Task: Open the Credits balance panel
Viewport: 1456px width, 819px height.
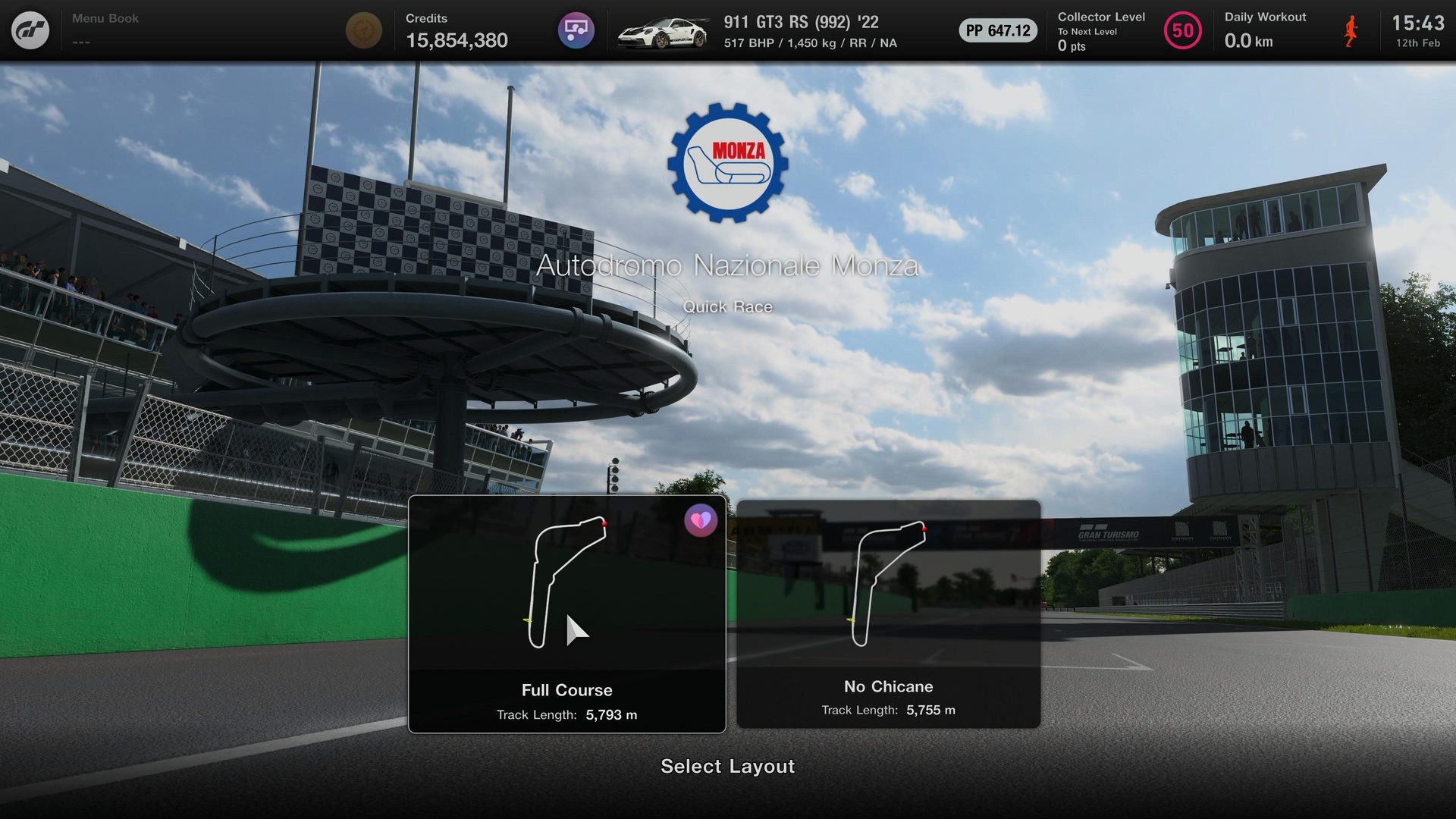Action: tap(457, 30)
